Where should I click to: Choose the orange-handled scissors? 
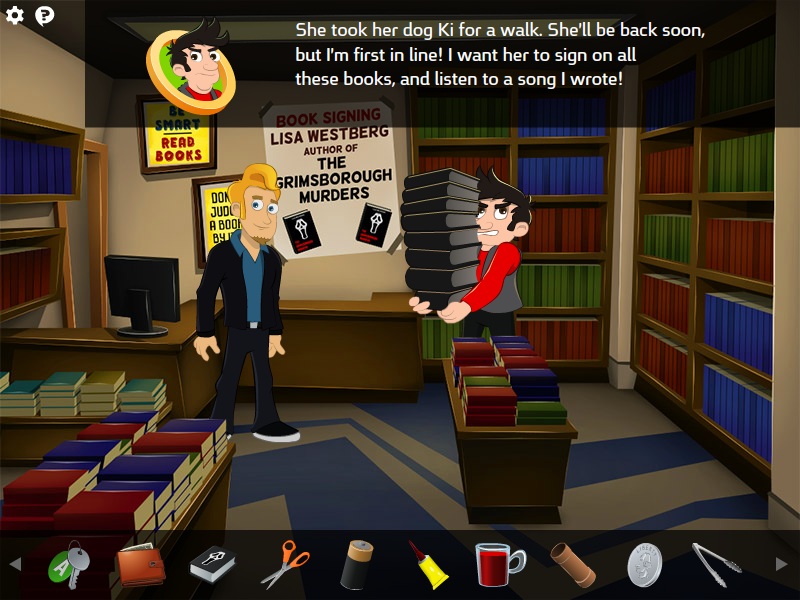point(285,565)
